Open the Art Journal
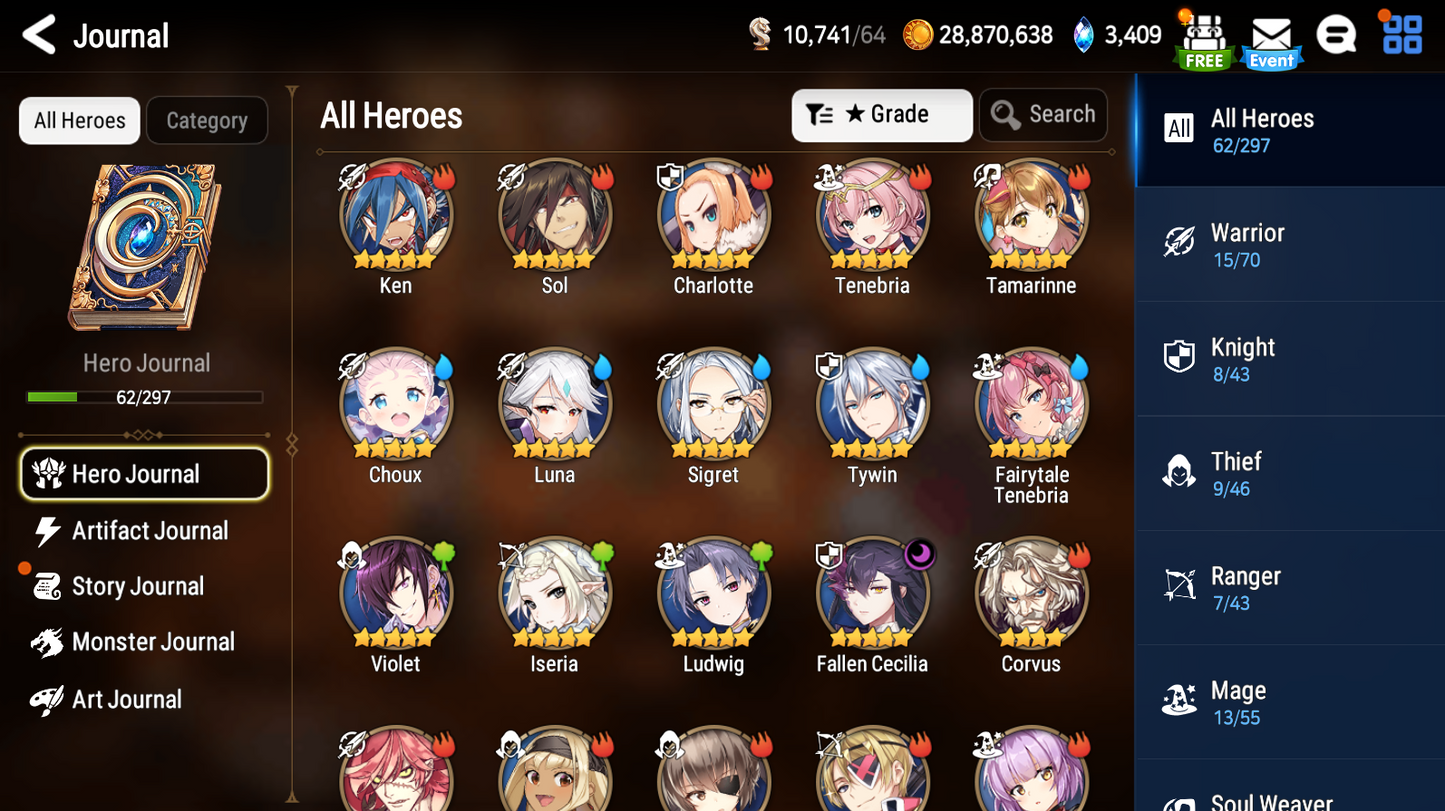1445x811 pixels. pos(126,699)
